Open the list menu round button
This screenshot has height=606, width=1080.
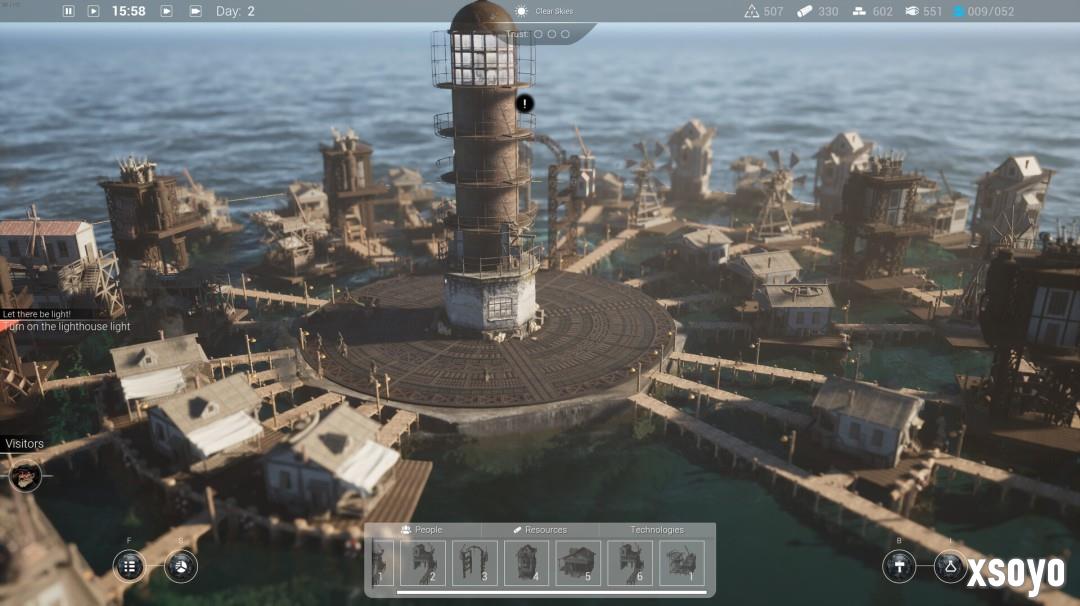[x=129, y=566]
